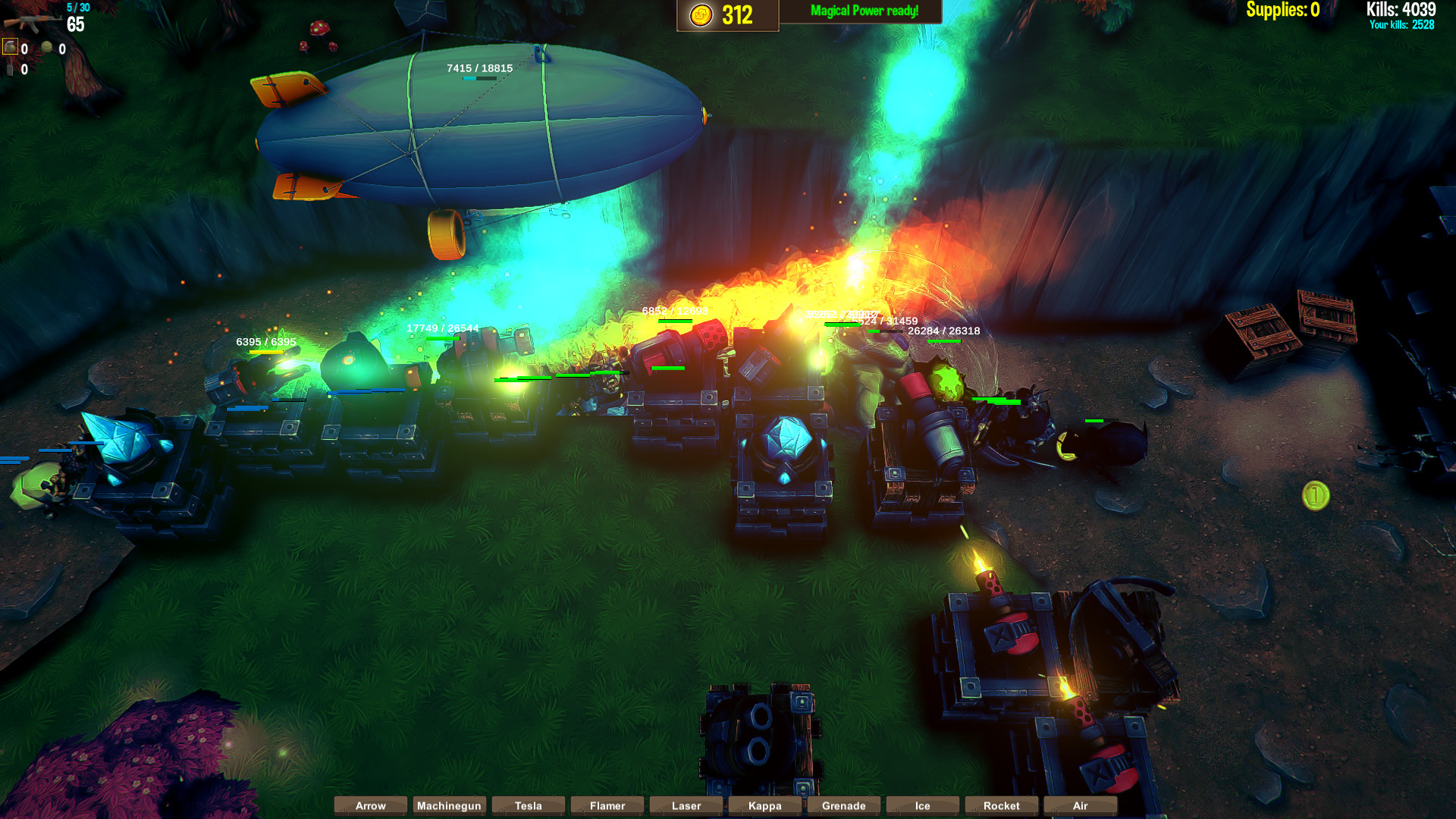Select the Tesla tower option

[x=528, y=805]
